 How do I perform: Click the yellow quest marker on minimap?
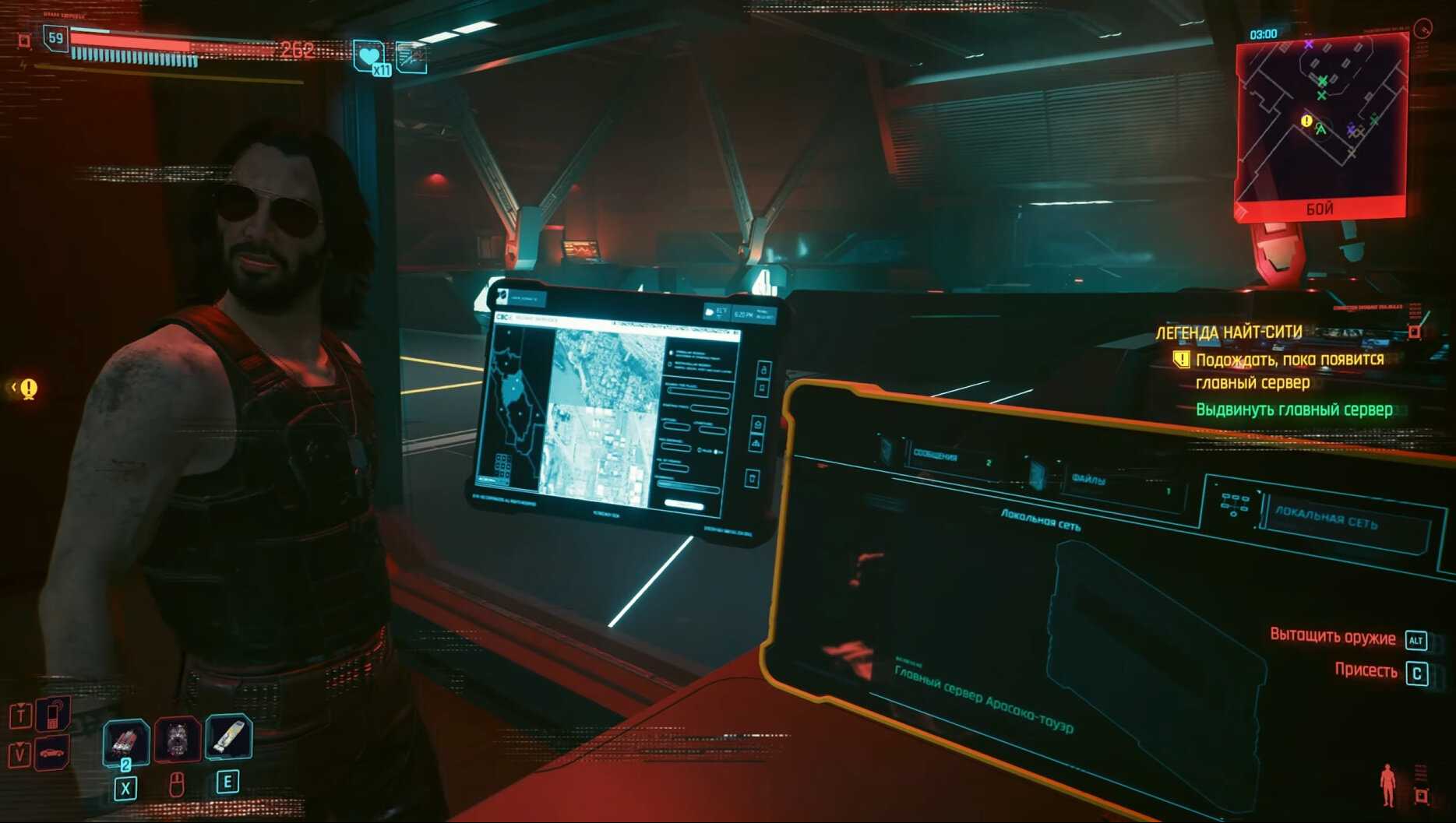coord(1306,121)
